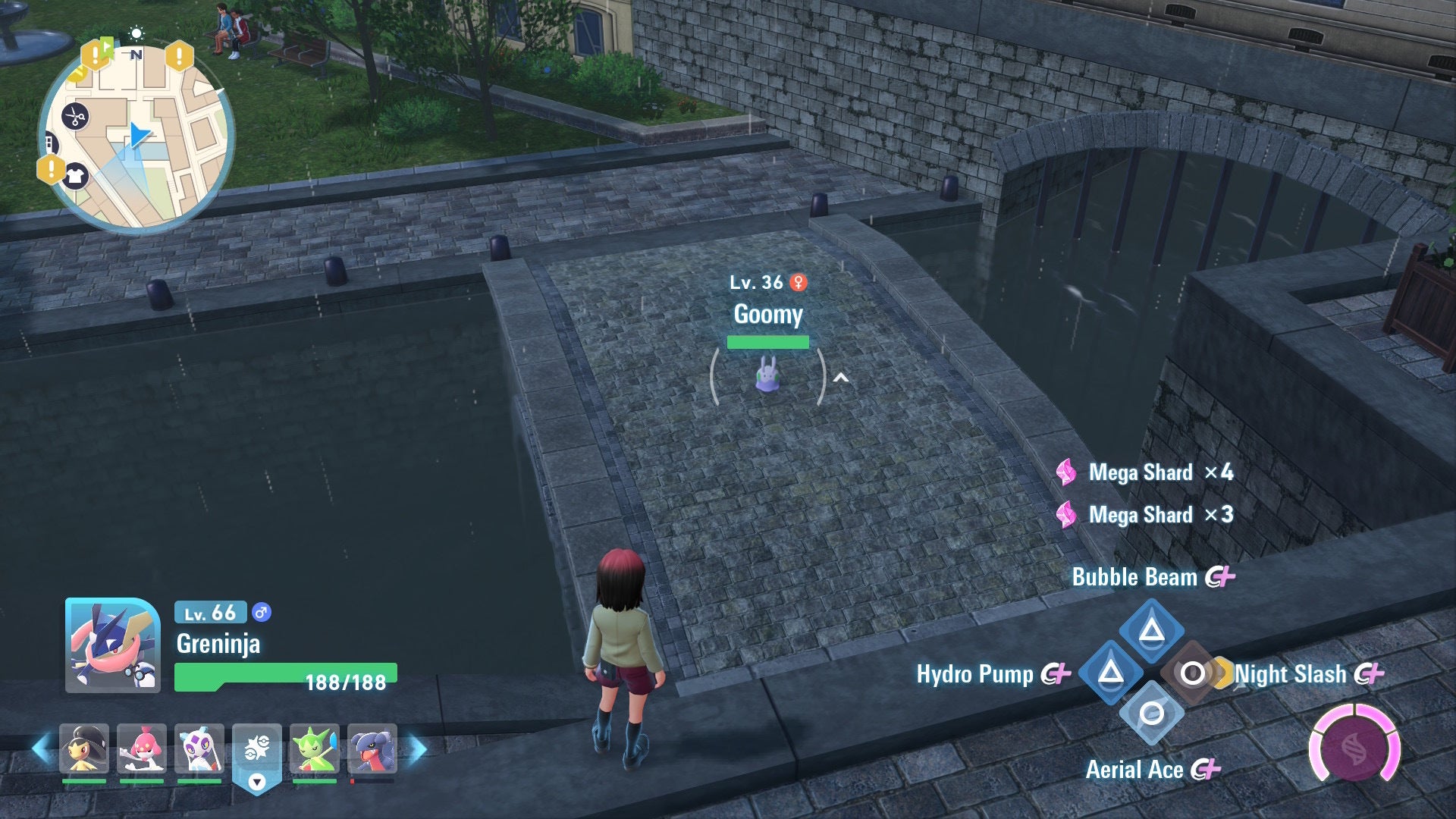Cycle party right with the blue arrow

tap(418, 749)
